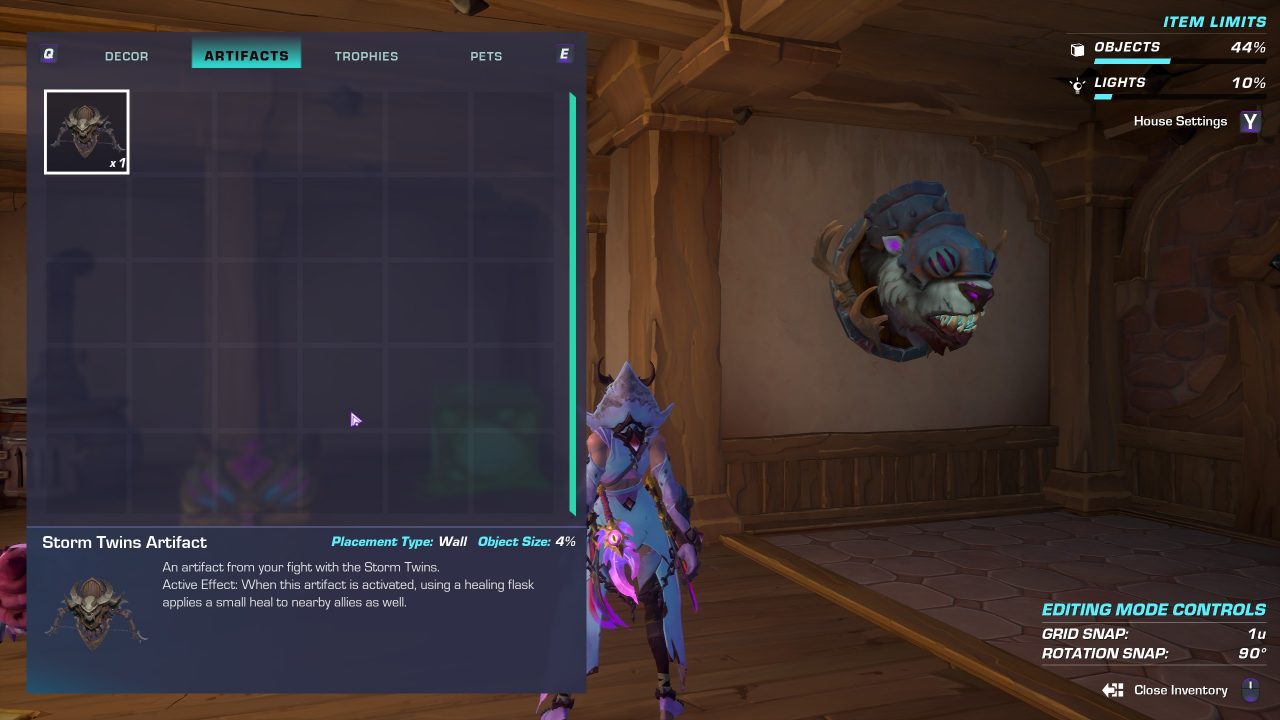Click the Wall placement type label
This screenshot has width=1280, height=720.
(x=452, y=541)
